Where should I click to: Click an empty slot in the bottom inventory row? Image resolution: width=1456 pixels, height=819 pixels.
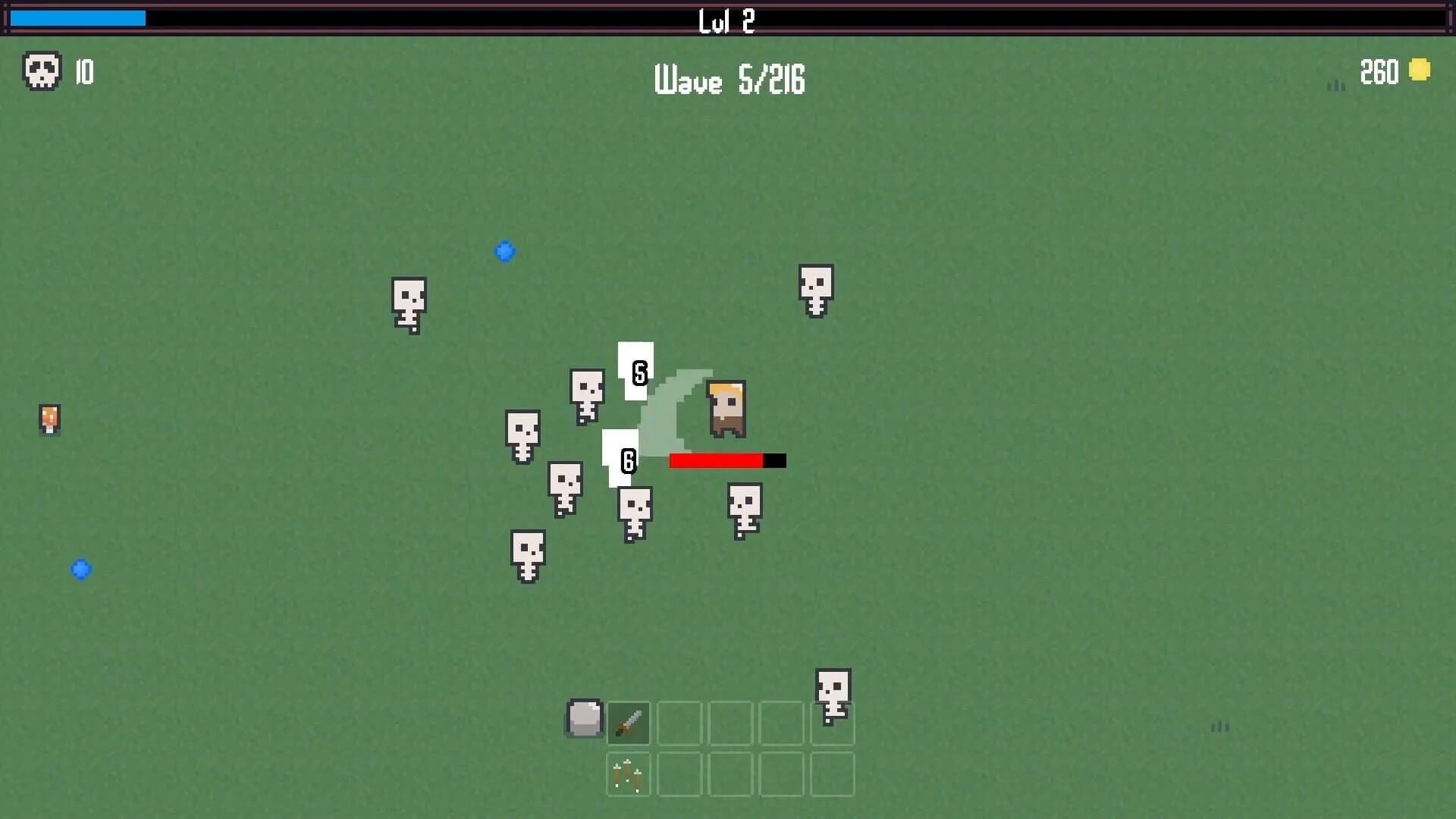coord(679,774)
